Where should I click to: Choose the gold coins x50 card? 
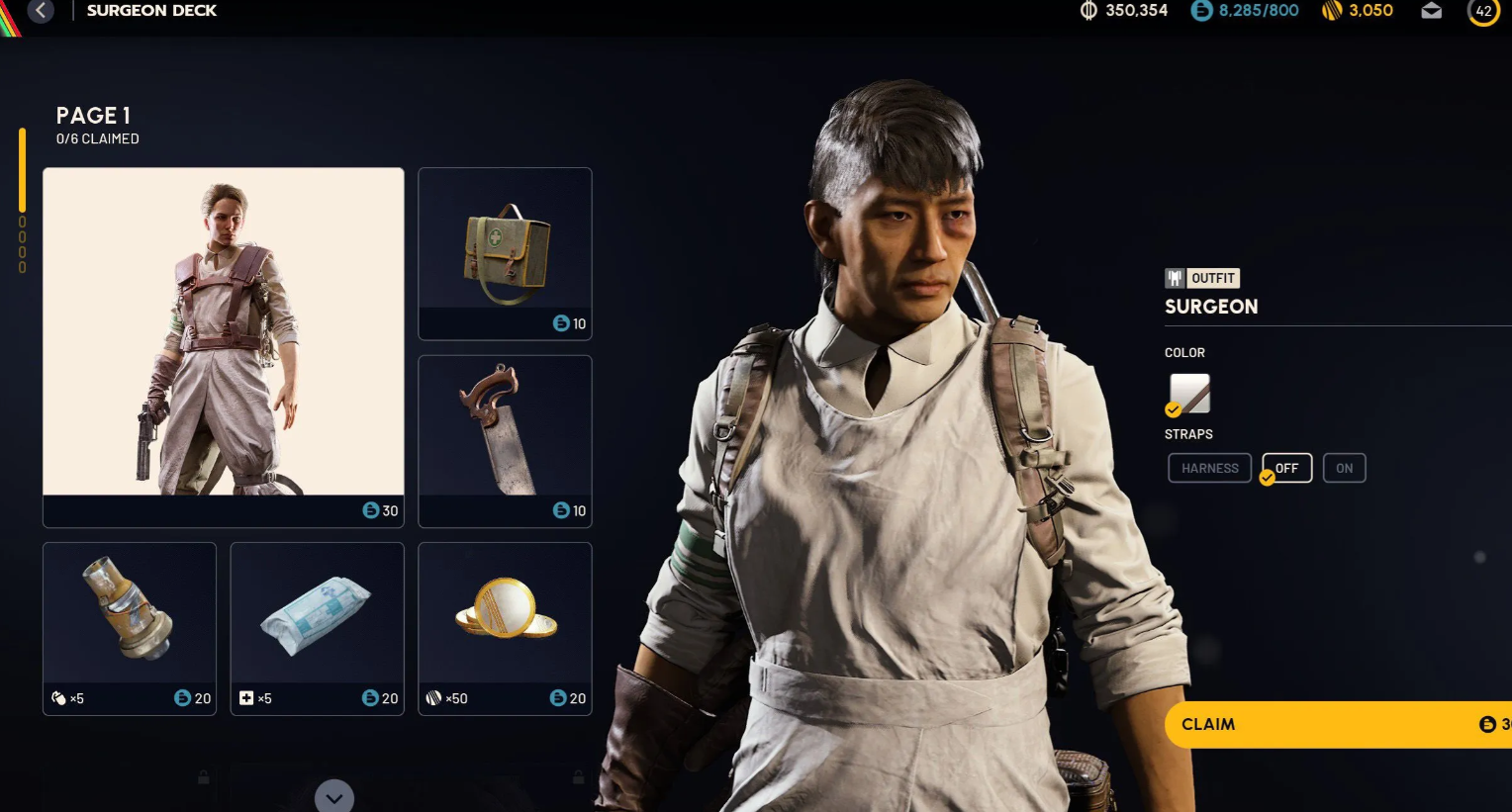(505, 627)
